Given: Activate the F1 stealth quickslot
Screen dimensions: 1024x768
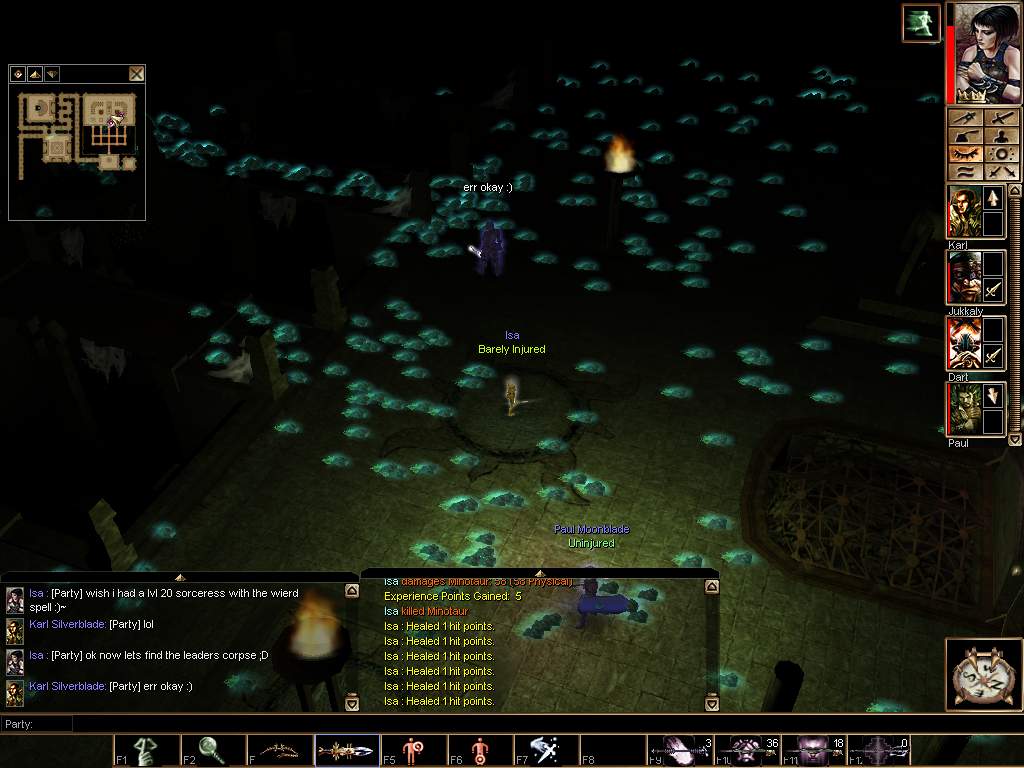Looking at the screenshot, I should pos(146,751).
